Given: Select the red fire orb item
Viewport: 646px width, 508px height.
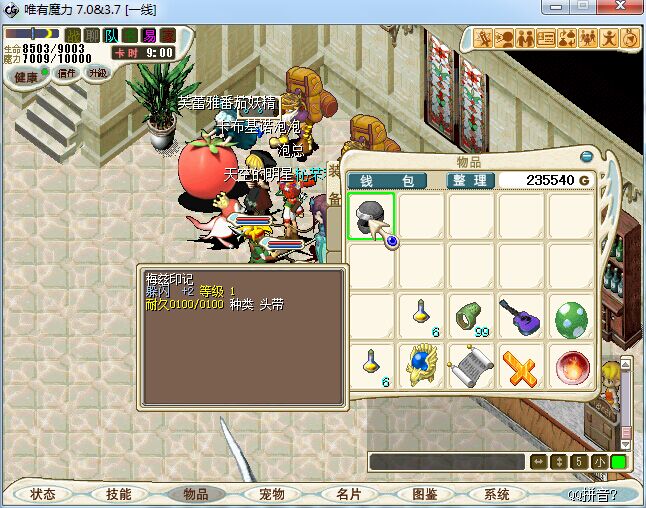Looking at the screenshot, I should [x=571, y=366].
